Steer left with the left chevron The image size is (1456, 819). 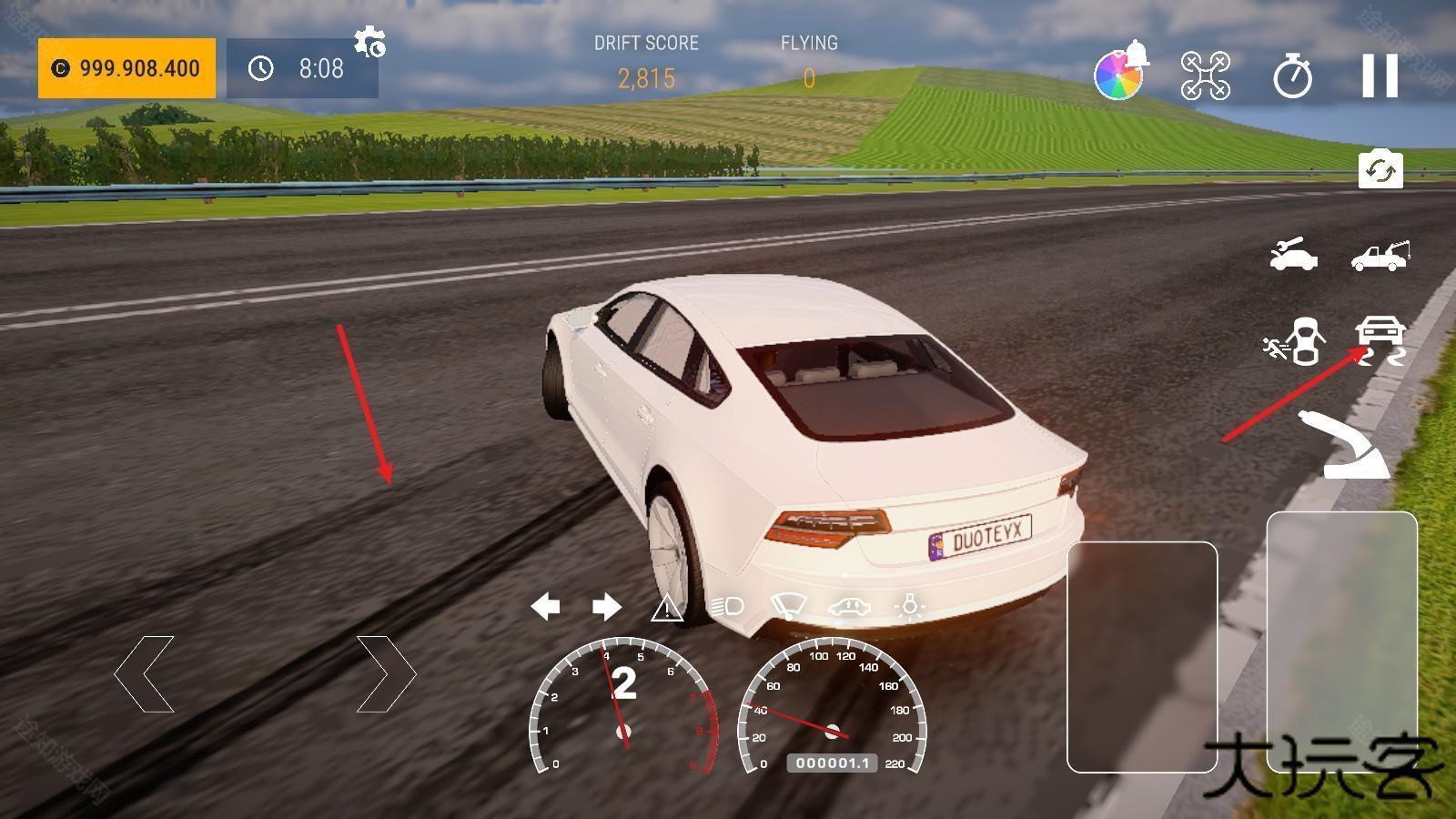pyautogui.click(x=145, y=674)
